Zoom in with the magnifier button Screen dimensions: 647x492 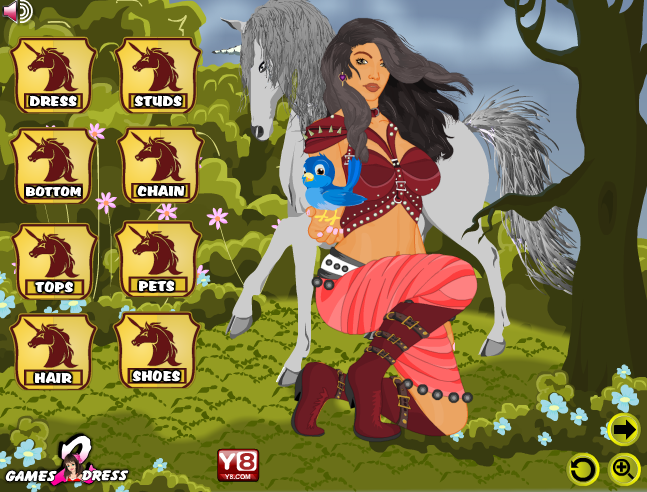(x=624, y=468)
